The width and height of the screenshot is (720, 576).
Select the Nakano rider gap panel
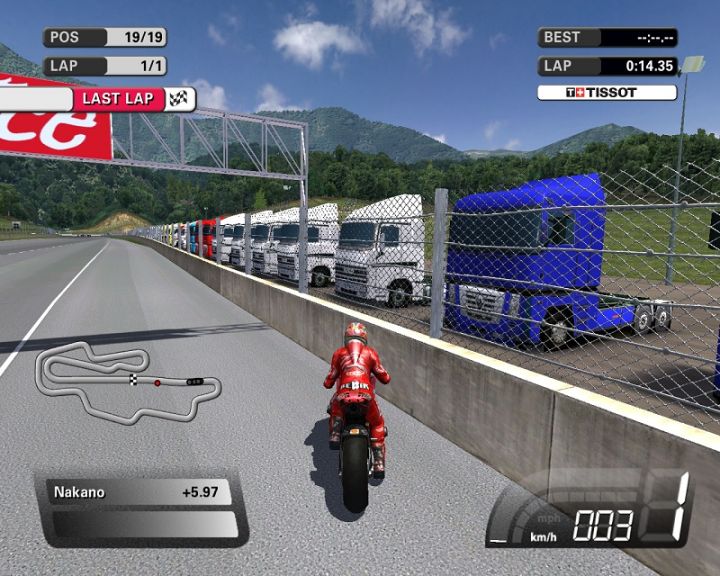[140, 492]
